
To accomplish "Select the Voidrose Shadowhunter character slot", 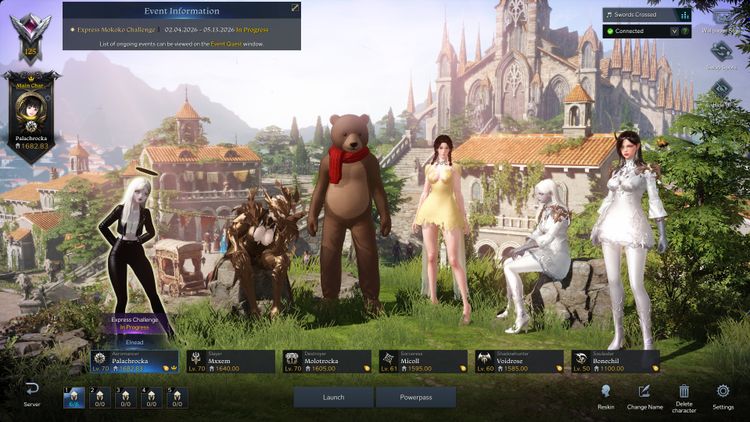I will coord(519,361).
